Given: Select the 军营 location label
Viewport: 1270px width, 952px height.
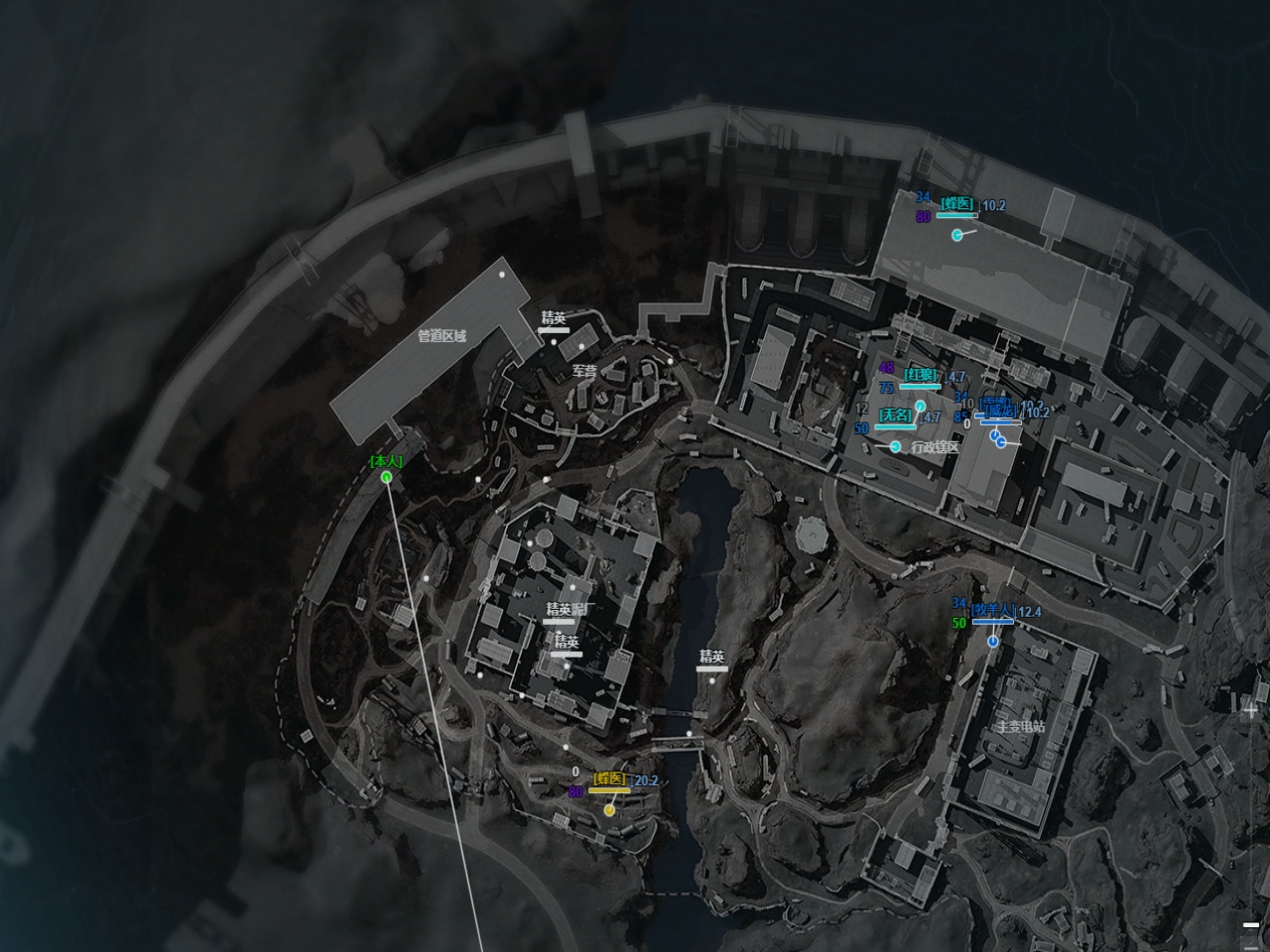Looking at the screenshot, I should tap(584, 371).
